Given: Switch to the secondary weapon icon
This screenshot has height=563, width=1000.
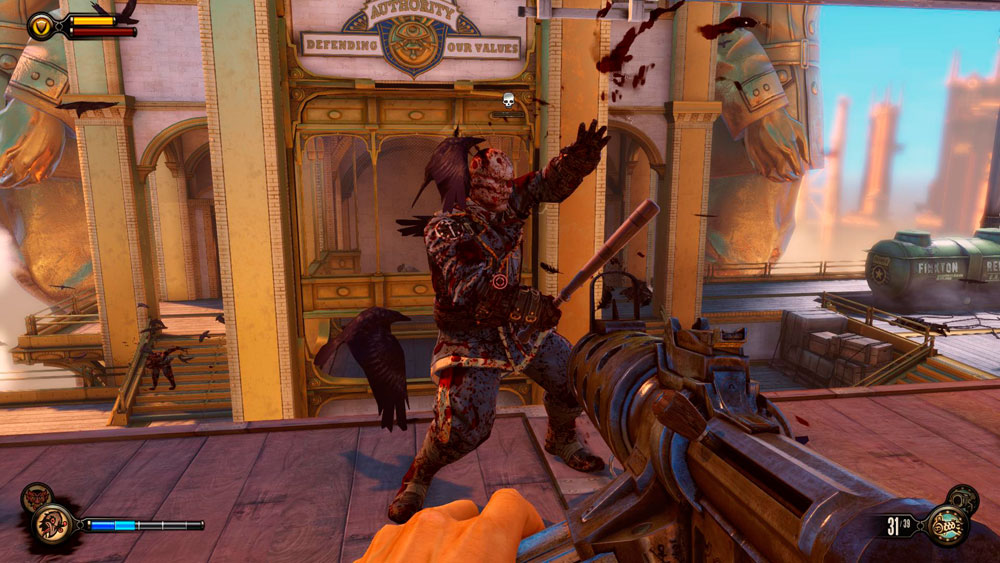Looking at the screenshot, I should tap(964, 496).
